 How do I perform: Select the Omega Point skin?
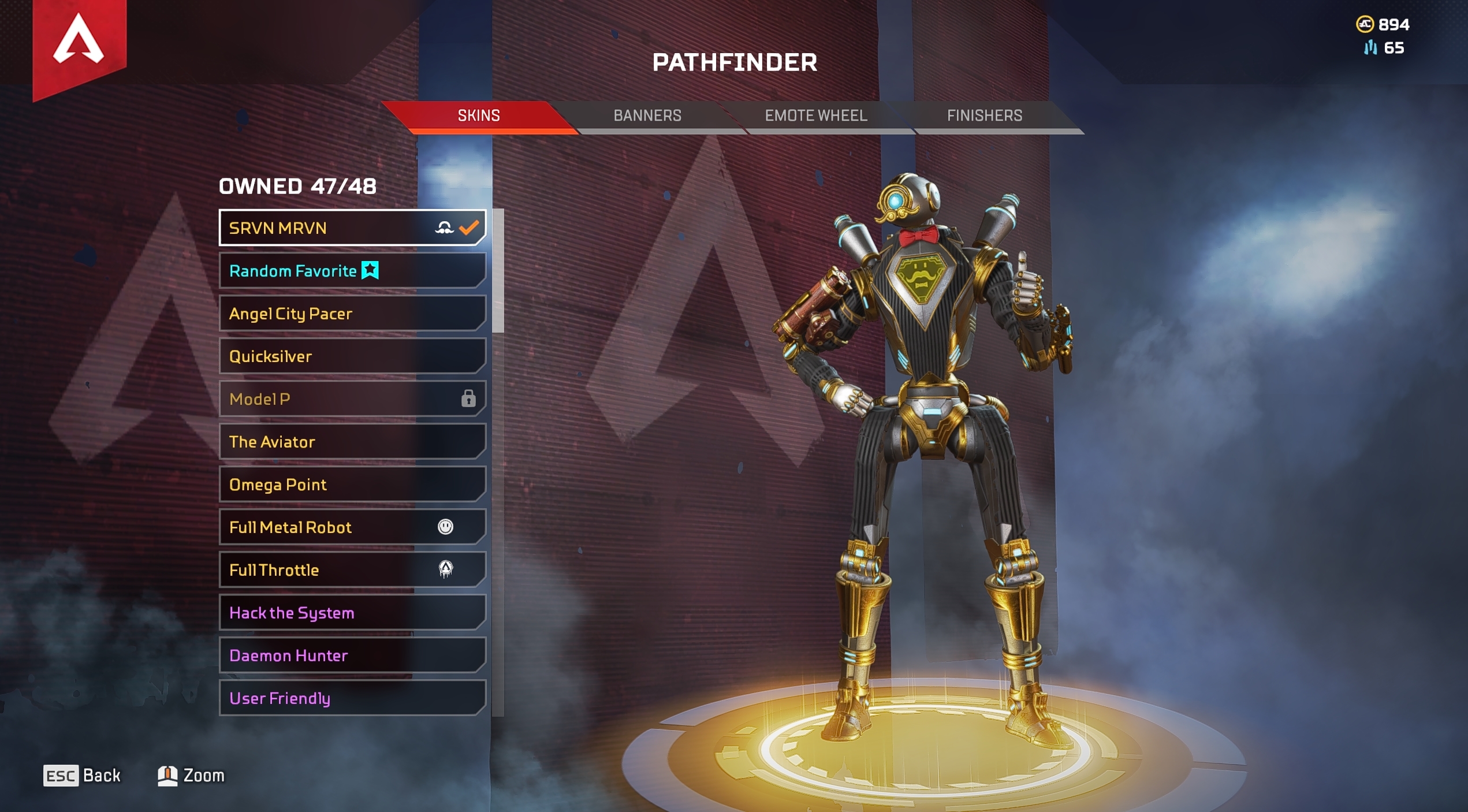click(x=352, y=485)
